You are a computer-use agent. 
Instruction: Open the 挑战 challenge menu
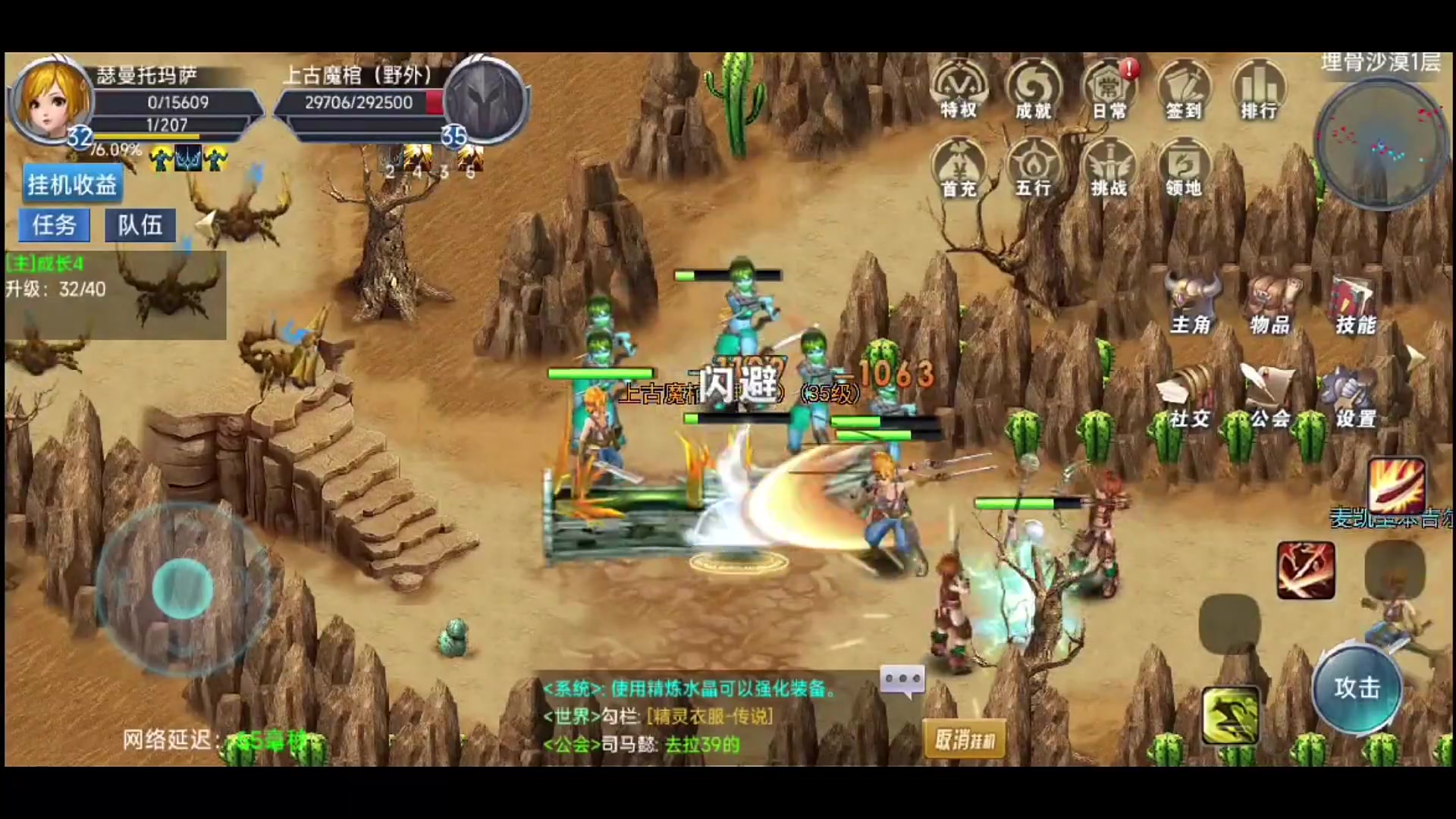(1109, 168)
